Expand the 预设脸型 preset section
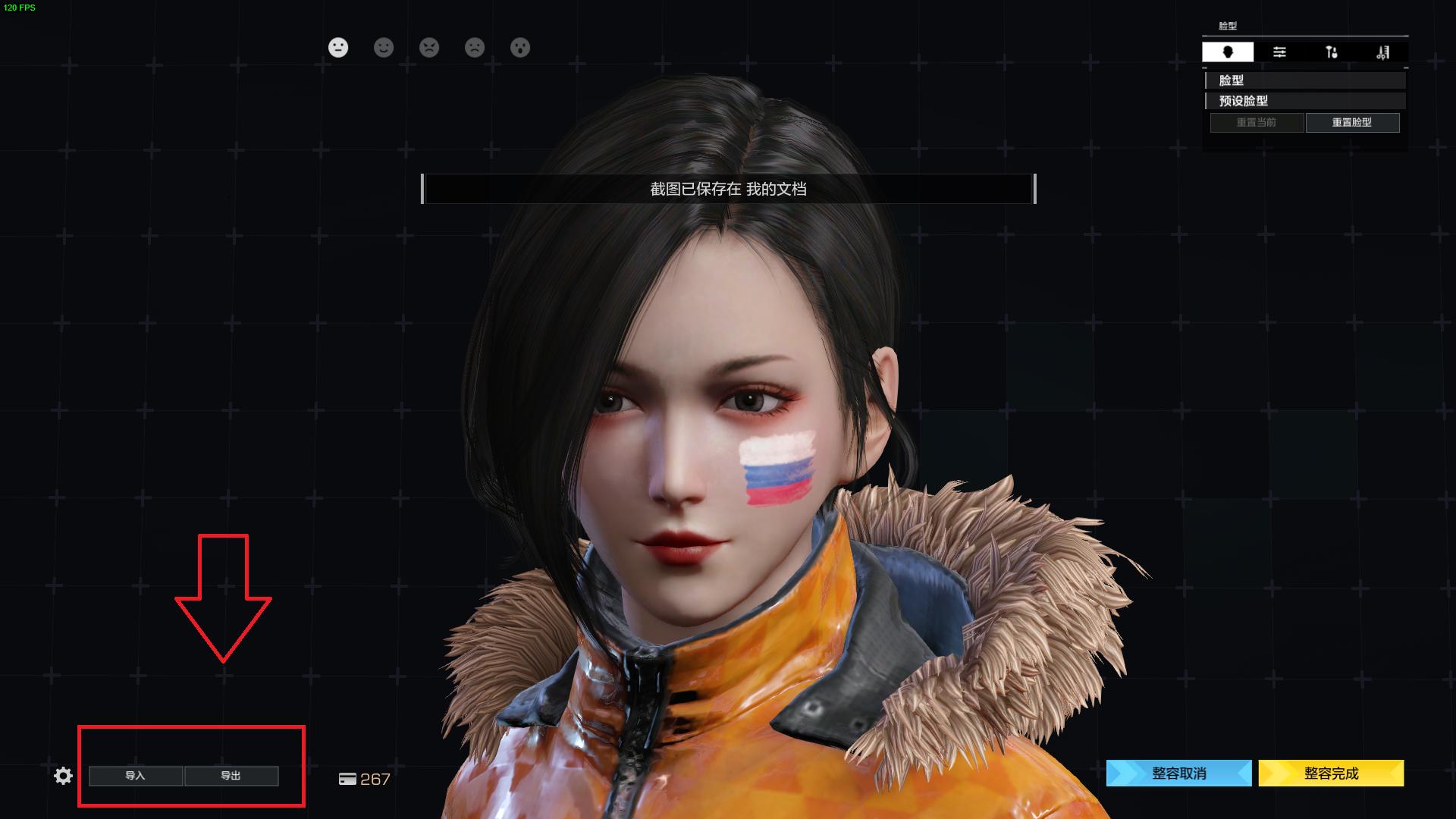 [1304, 101]
